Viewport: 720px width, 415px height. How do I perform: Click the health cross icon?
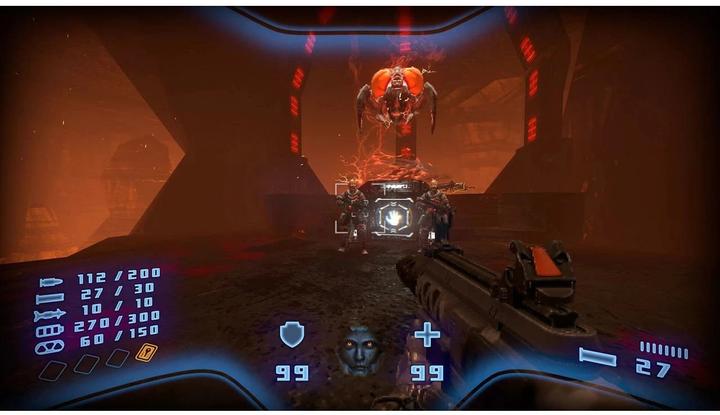[x=426, y=334]
